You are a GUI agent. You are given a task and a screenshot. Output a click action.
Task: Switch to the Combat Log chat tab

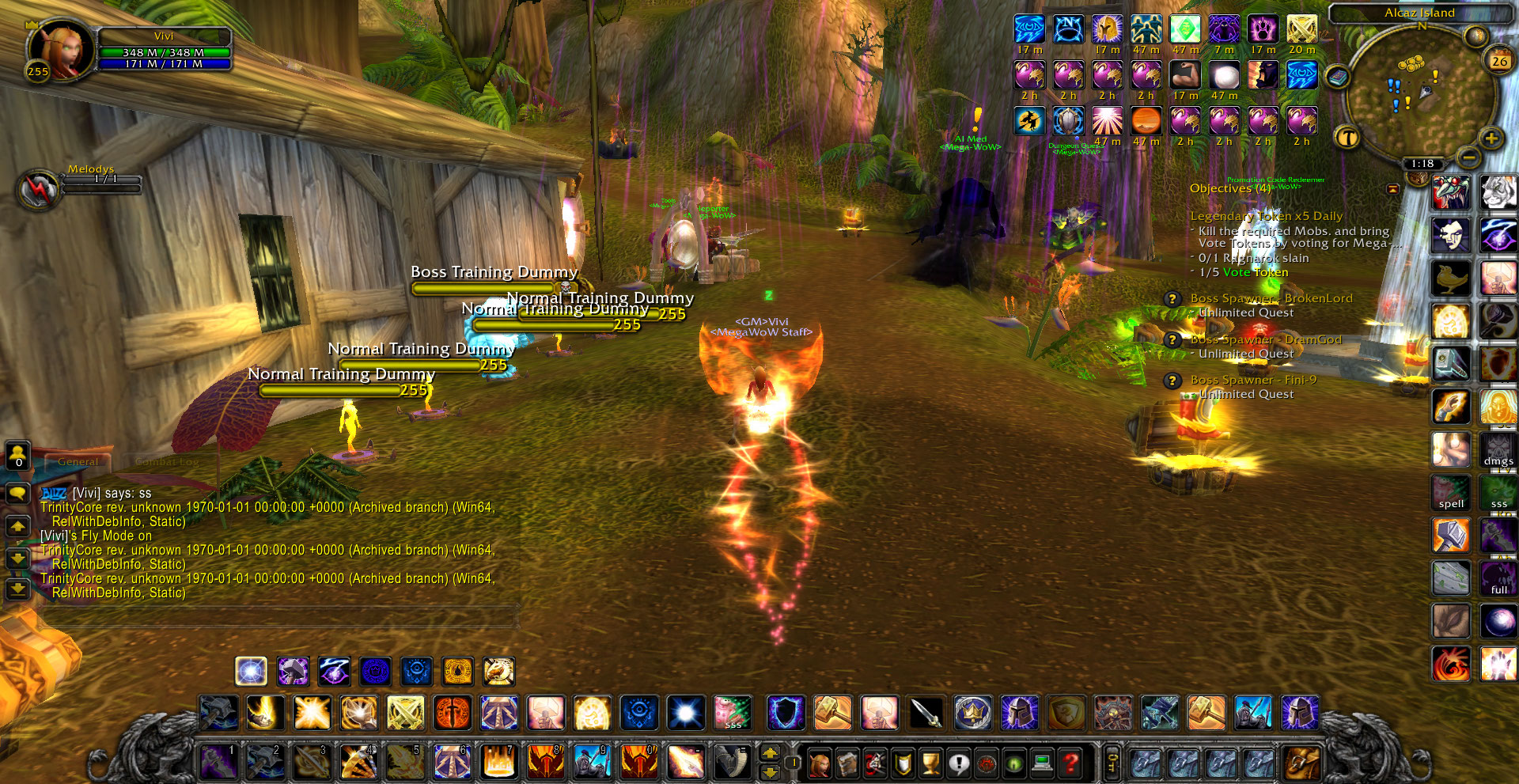tap(168, 461)
